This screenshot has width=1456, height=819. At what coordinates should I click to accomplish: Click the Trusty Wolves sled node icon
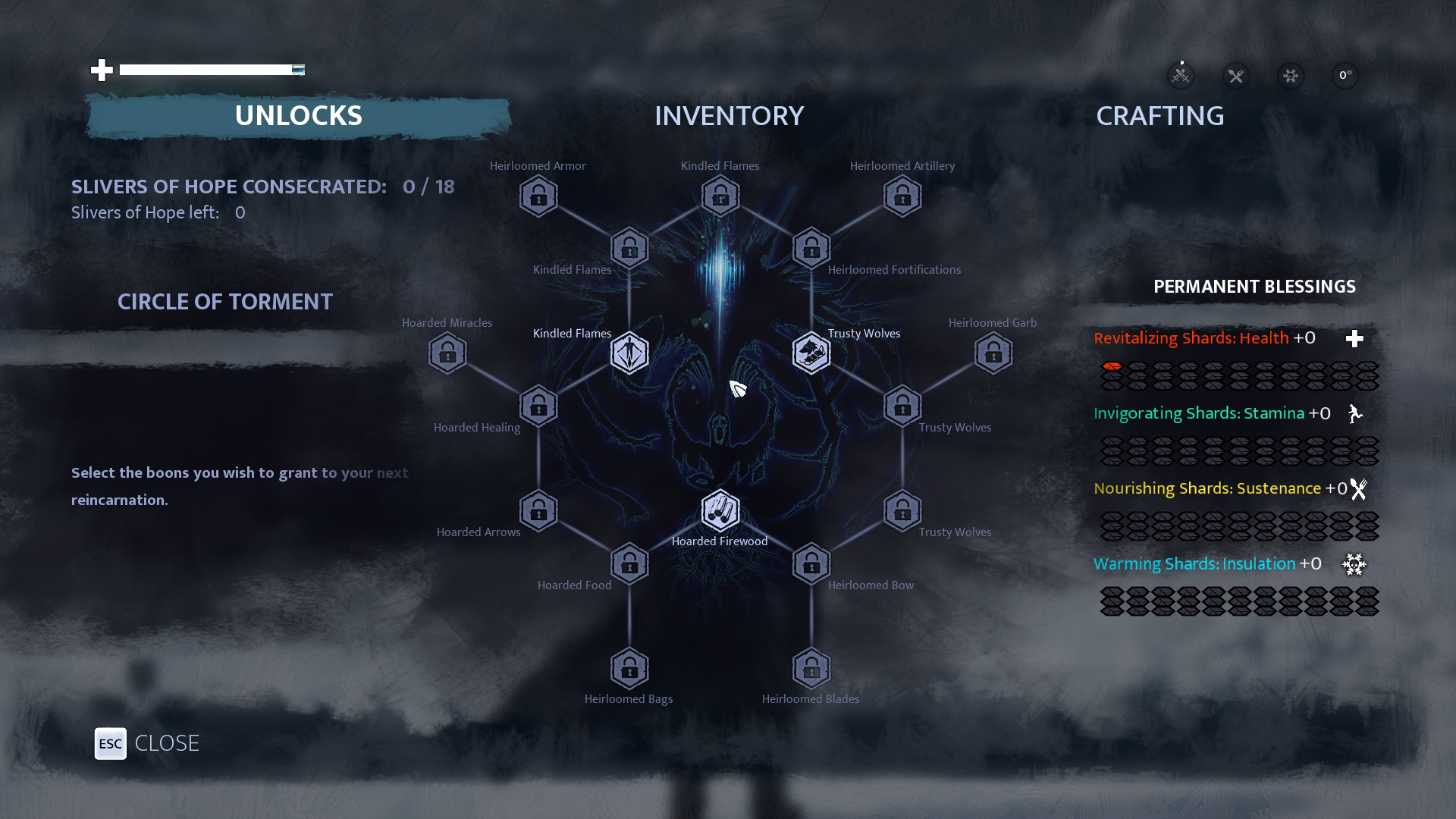pyautogui.click(x=811, y=352)
